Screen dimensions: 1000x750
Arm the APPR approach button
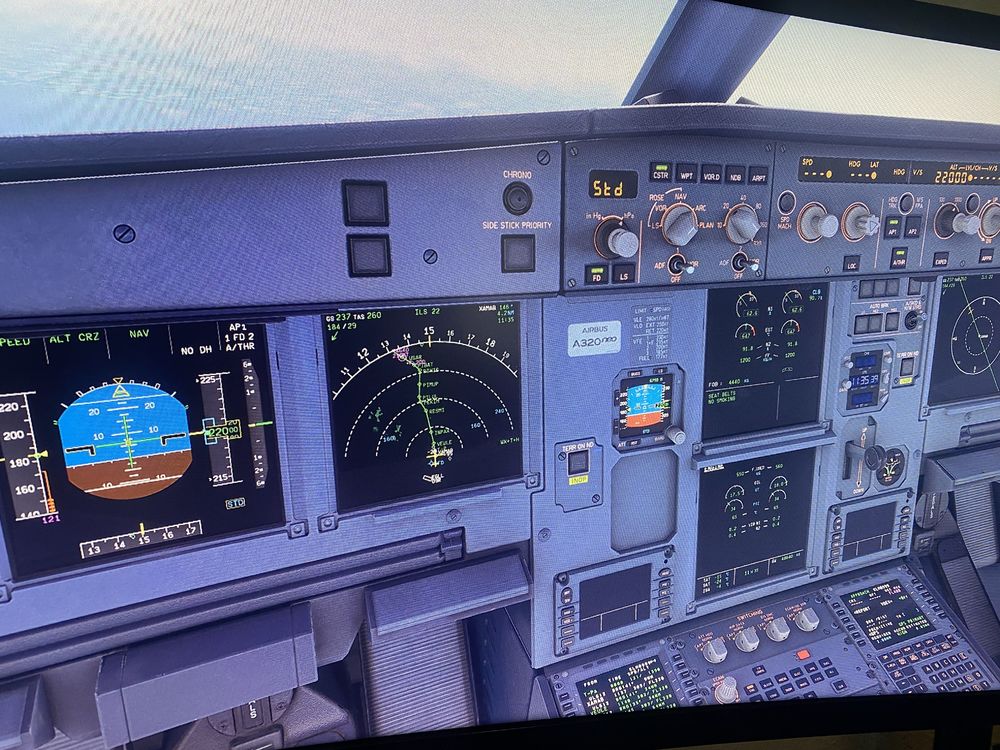pos(985,256)
